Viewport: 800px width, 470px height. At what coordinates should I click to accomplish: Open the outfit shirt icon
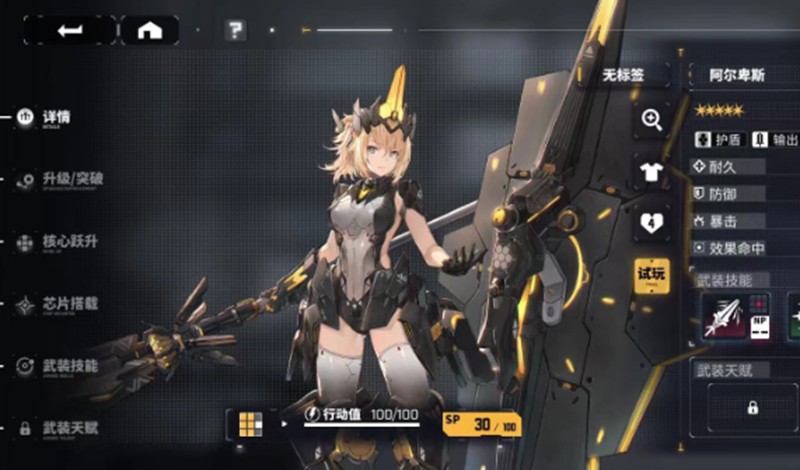652,172
